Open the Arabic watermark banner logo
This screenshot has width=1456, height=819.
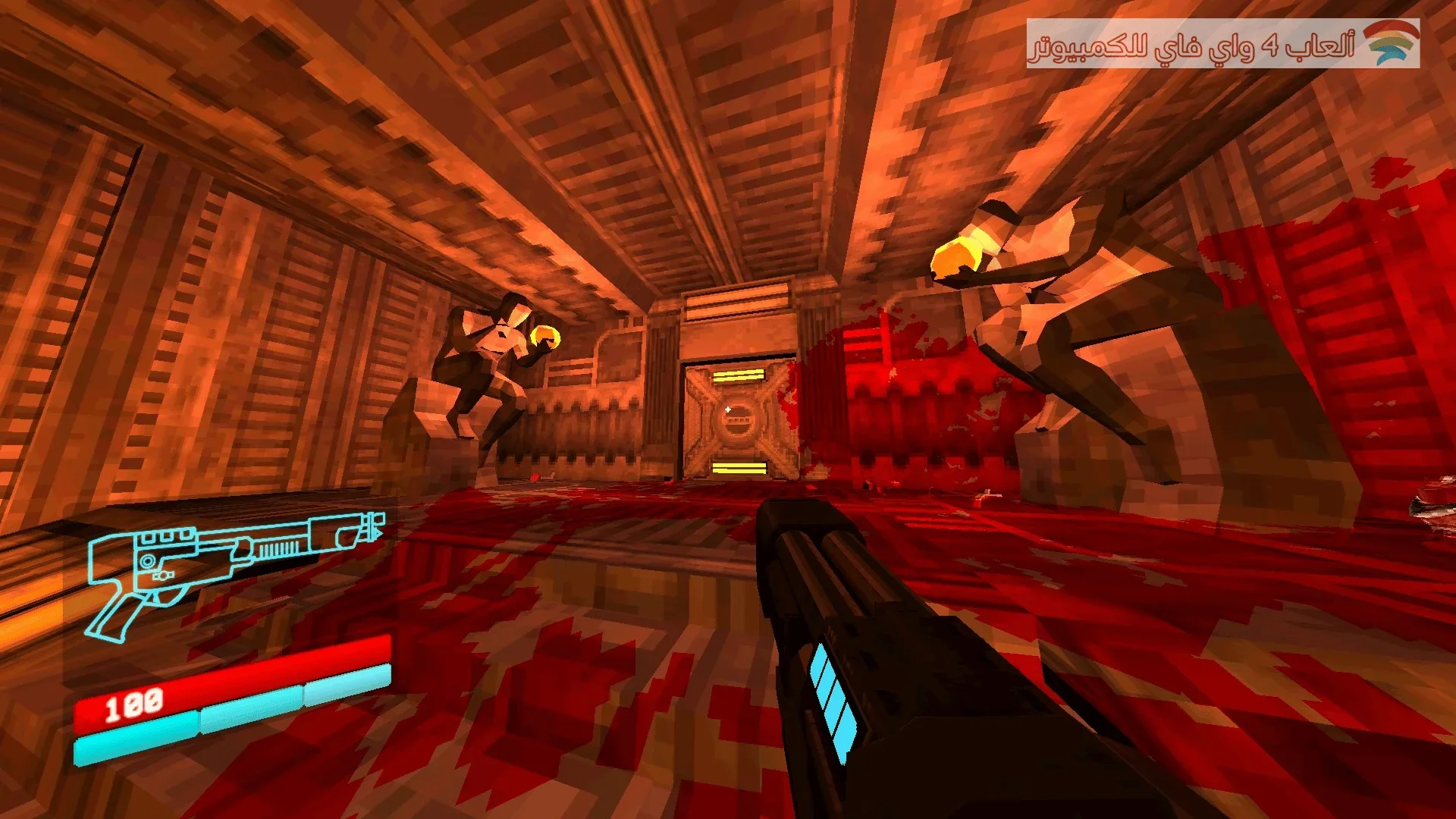click(1392, 43)
